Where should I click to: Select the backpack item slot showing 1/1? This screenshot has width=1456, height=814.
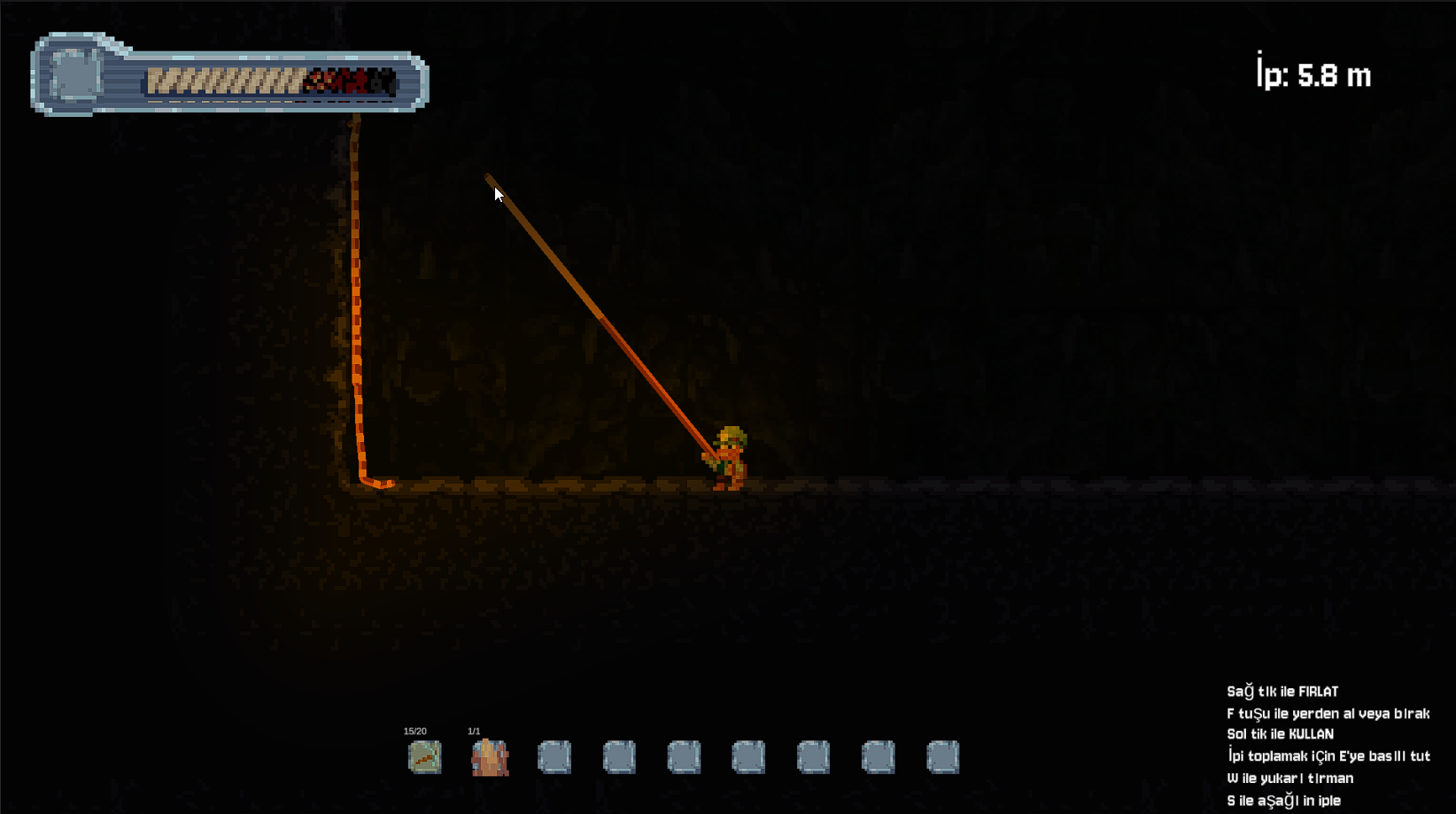(x=490, y=757)
